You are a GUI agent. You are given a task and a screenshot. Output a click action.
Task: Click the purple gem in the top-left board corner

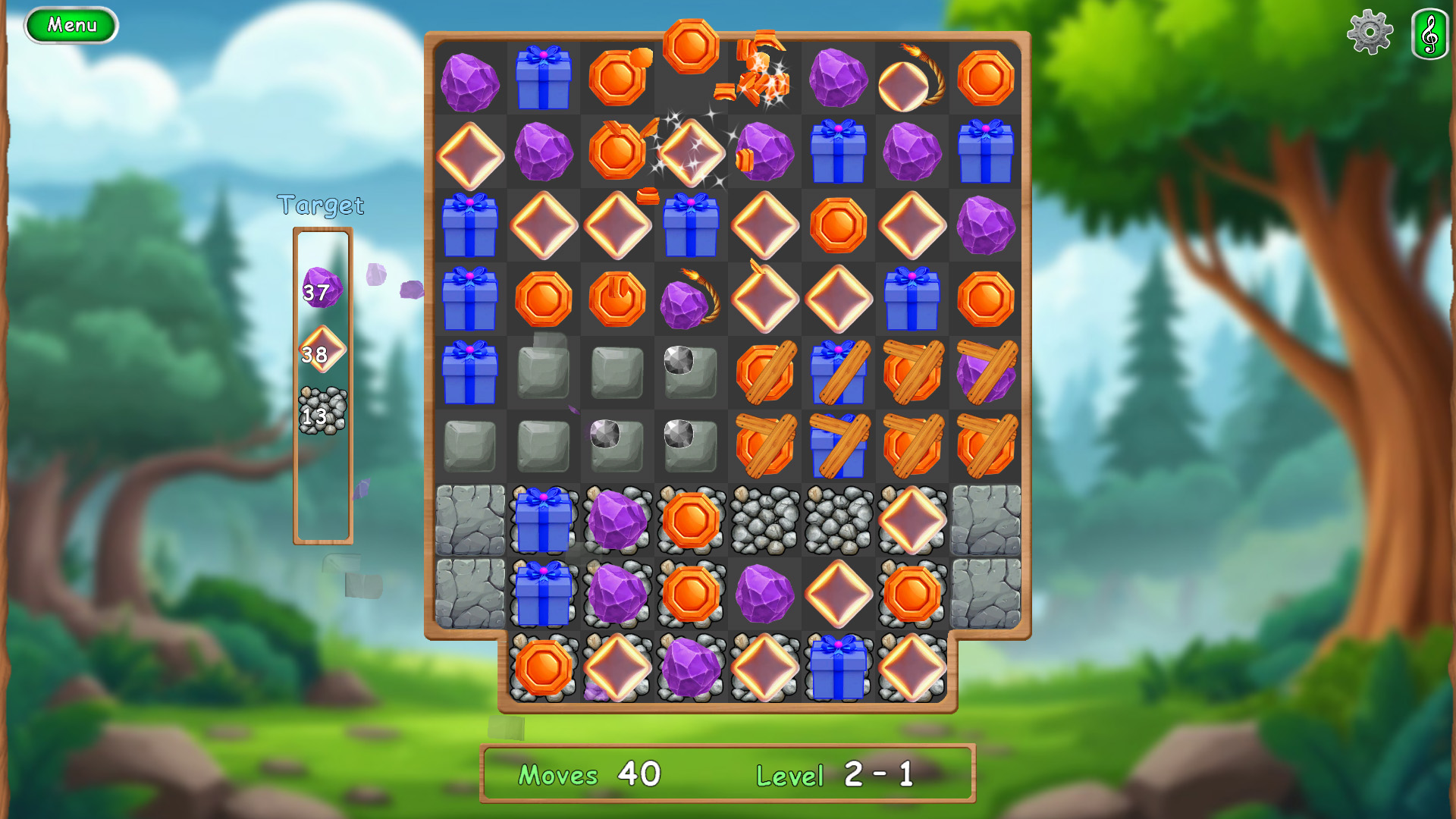point(470,80)
